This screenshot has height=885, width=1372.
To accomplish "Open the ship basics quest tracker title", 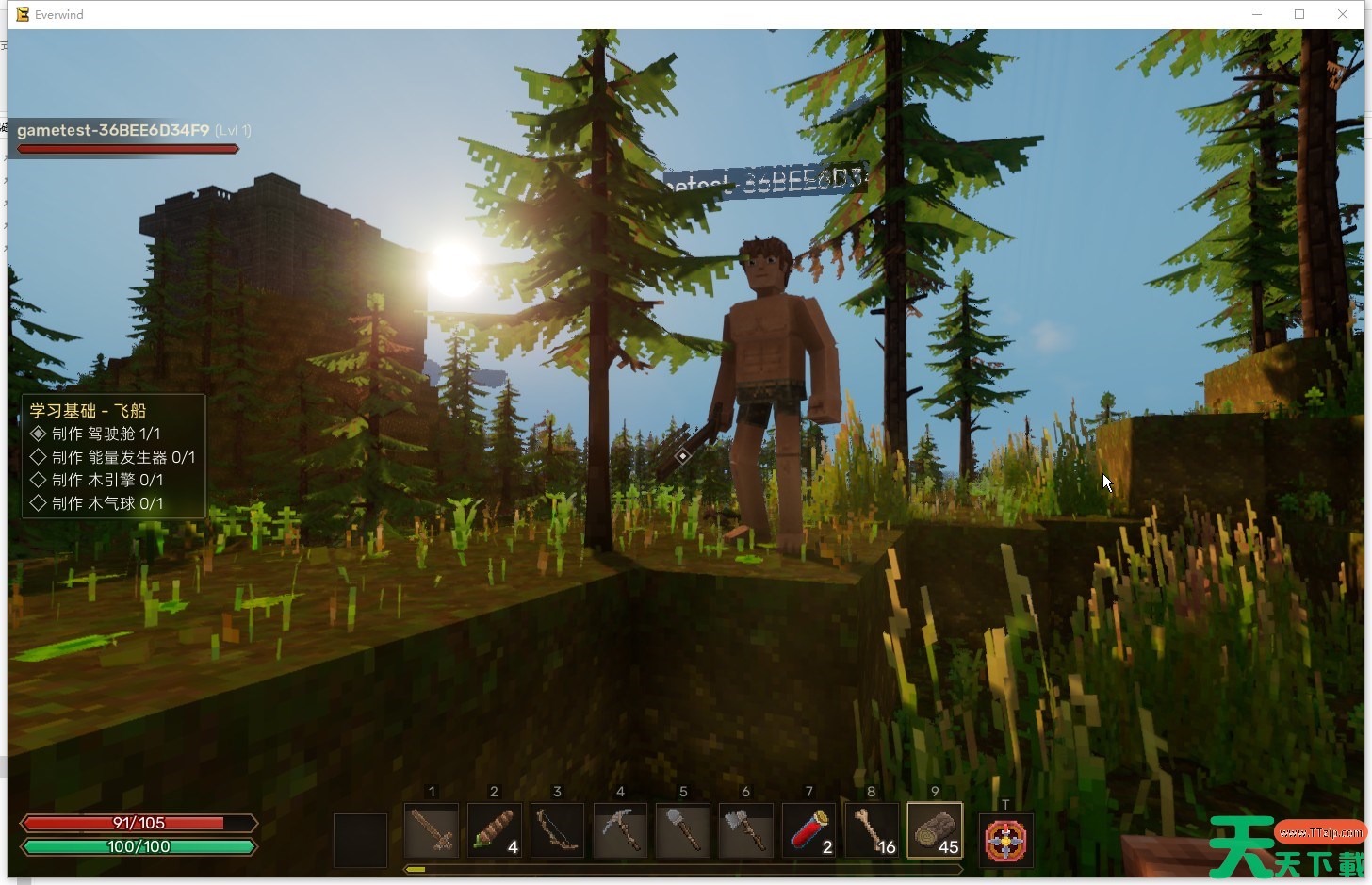I will pyautogui.click(x=88, y=411).
